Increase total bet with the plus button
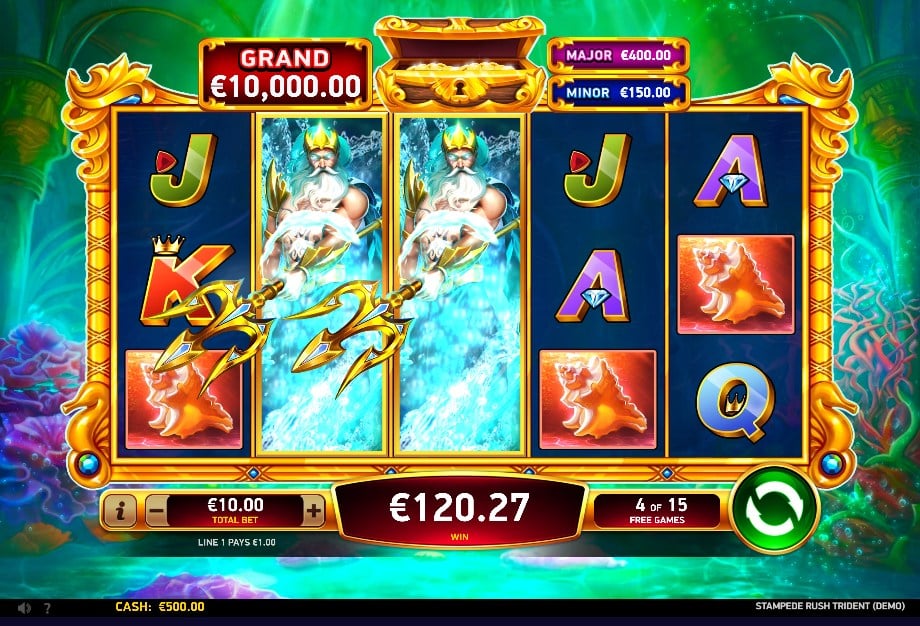The width and height of the screenshot is (920, 626). click(313, 512)
